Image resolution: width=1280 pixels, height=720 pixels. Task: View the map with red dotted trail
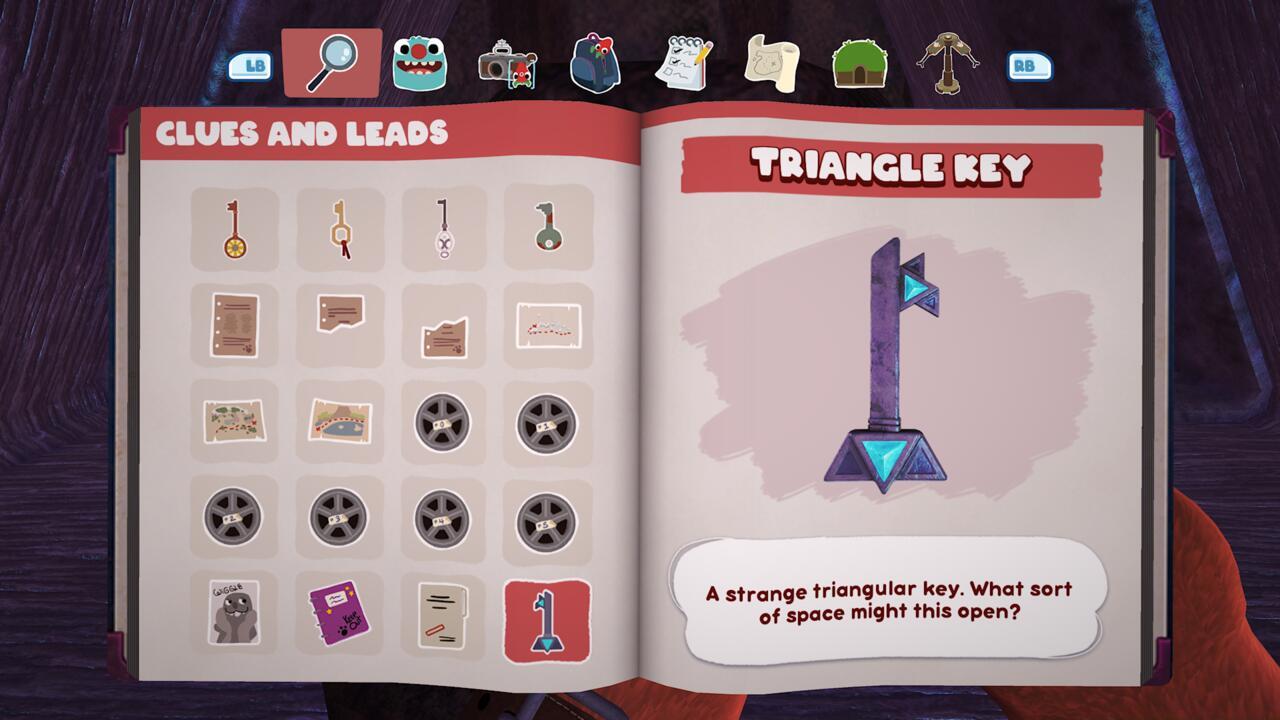(x=547, y=324)
